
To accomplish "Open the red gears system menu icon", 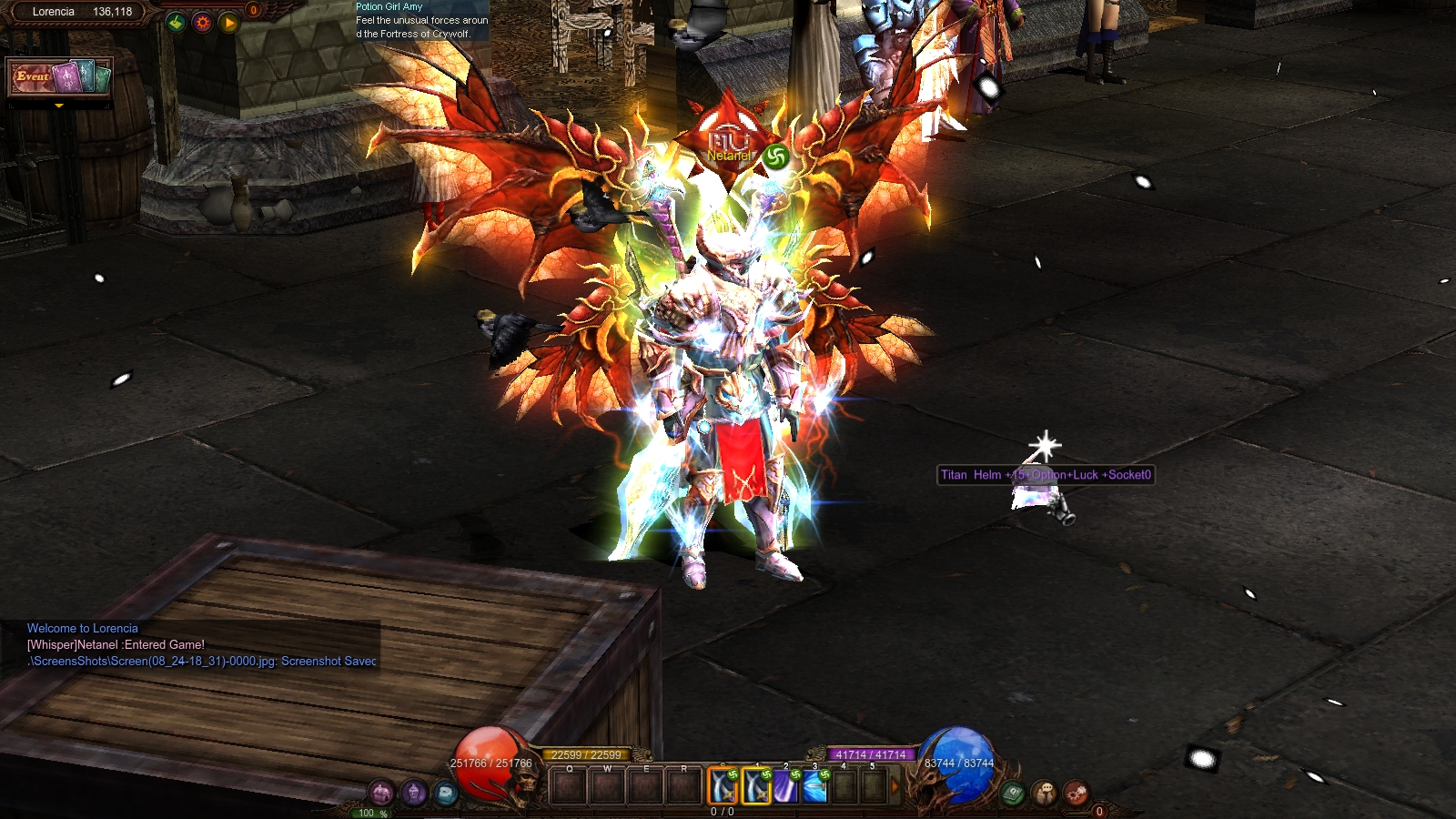I will (x=1076, y=793).
